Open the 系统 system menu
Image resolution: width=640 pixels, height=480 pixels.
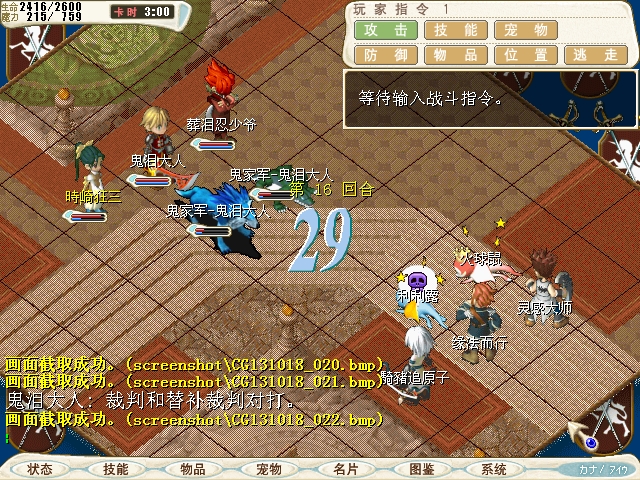coord(494,469)
